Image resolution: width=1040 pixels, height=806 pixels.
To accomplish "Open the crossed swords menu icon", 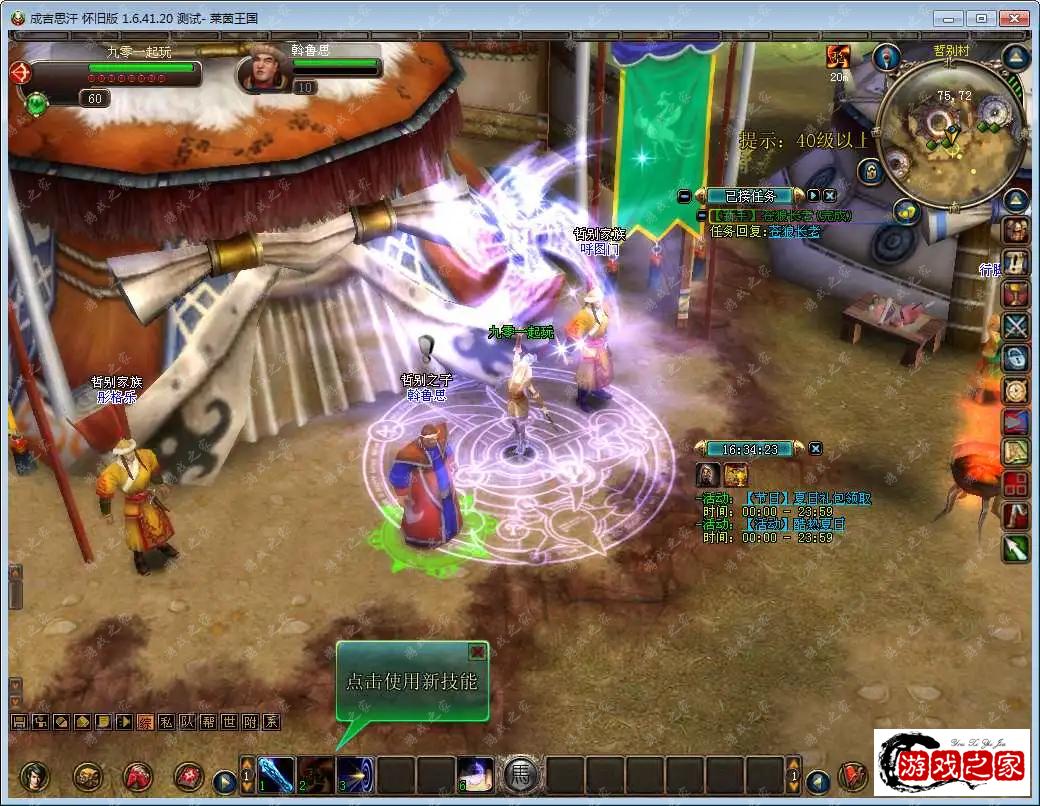I will click(1016, 325).
